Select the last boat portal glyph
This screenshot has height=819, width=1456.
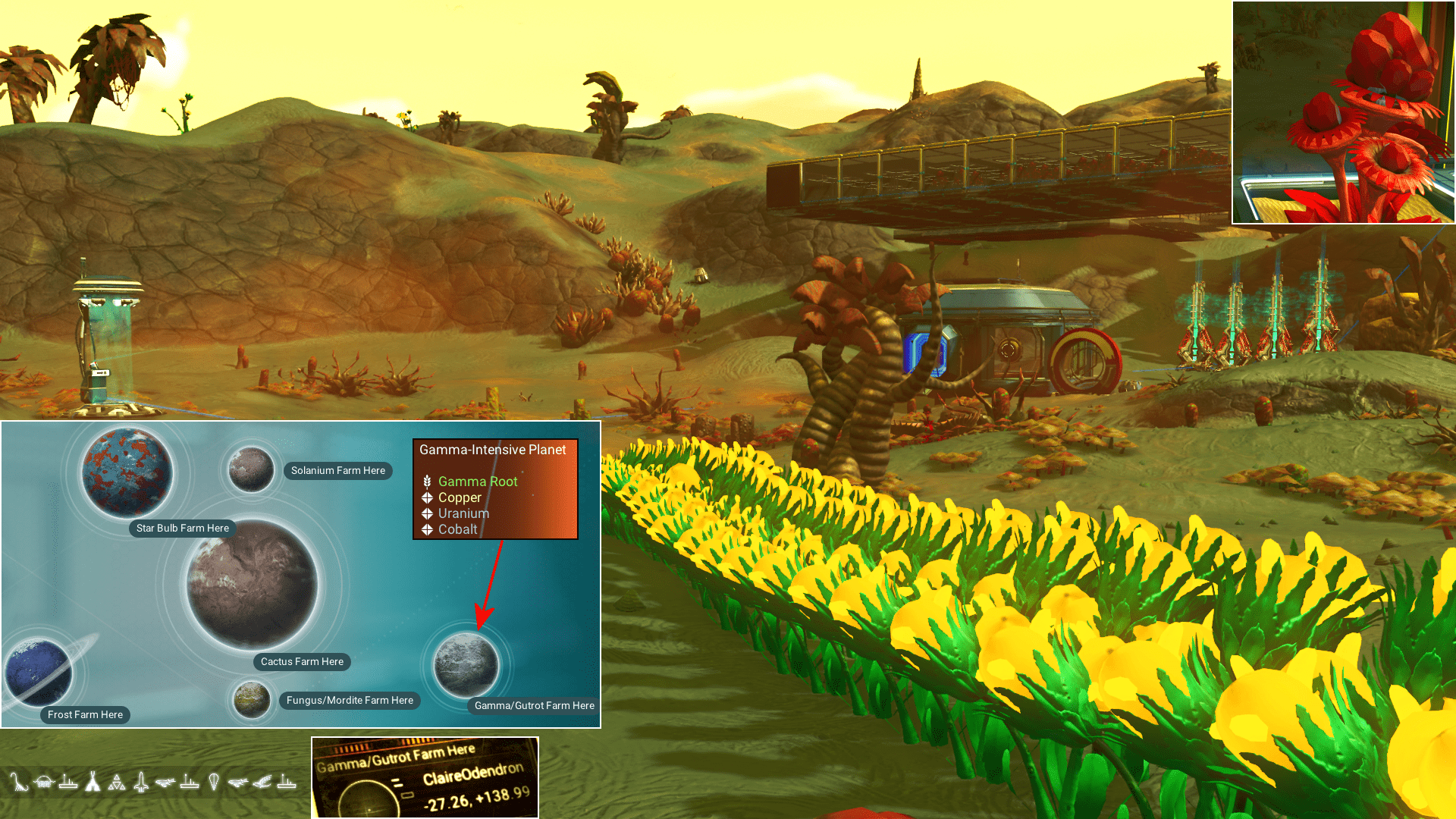click(x=285, y=781)
